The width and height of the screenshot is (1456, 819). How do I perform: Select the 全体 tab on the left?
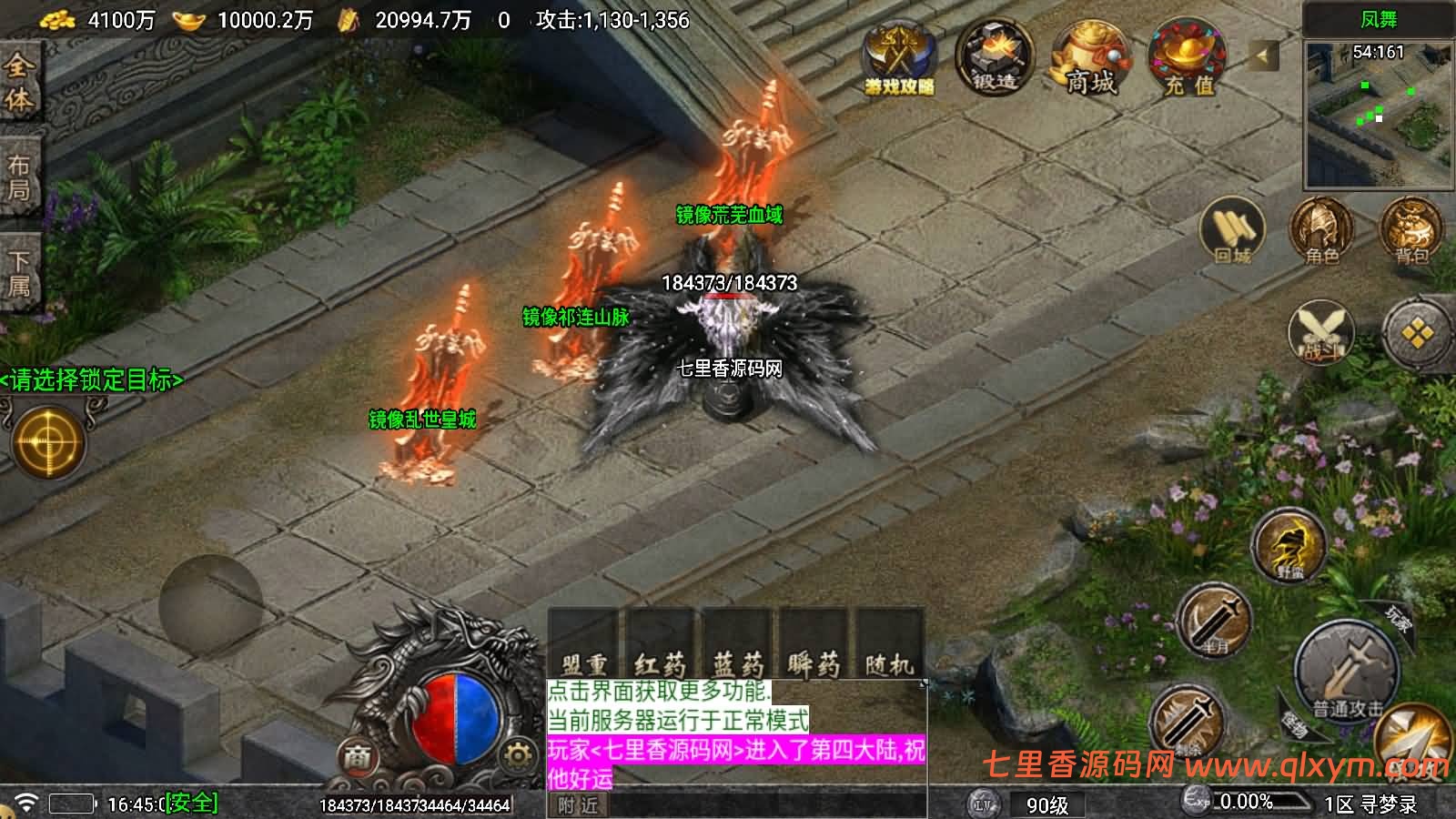pyautogui.click(x=19, y=82)
